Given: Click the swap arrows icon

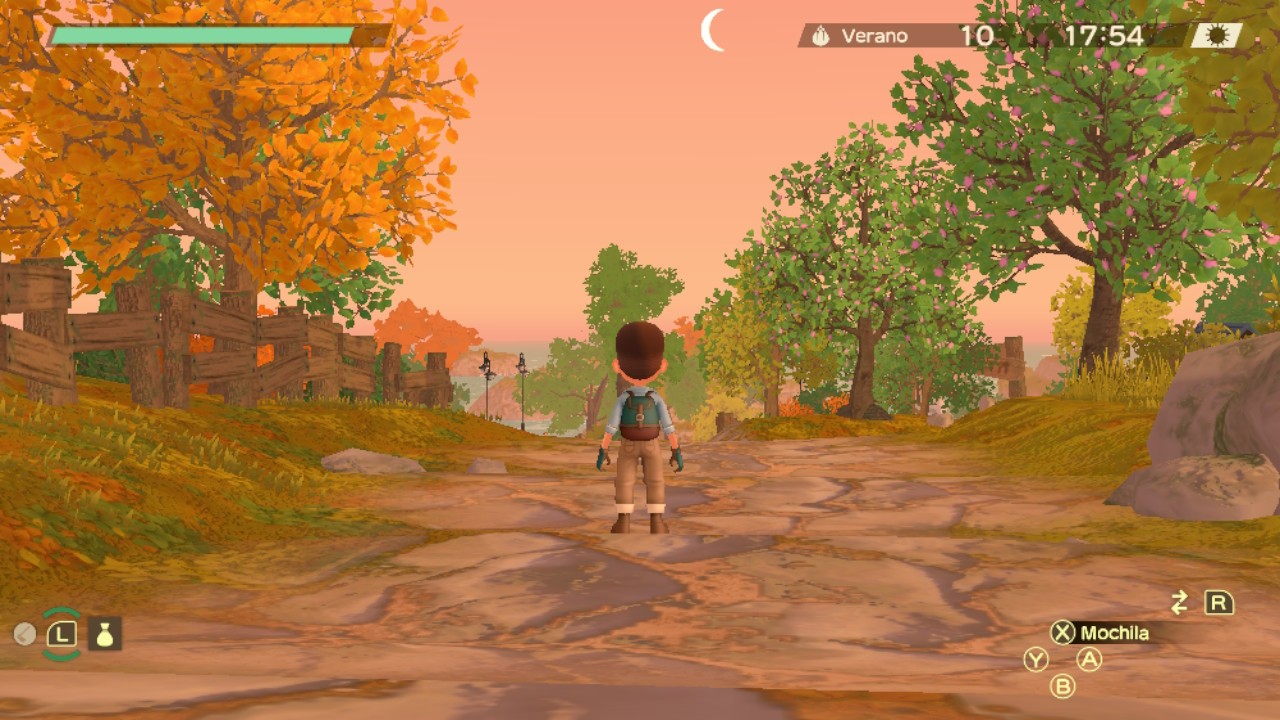Looking at the screenshot, I should pyautogui.click(x=1180, y=602).
